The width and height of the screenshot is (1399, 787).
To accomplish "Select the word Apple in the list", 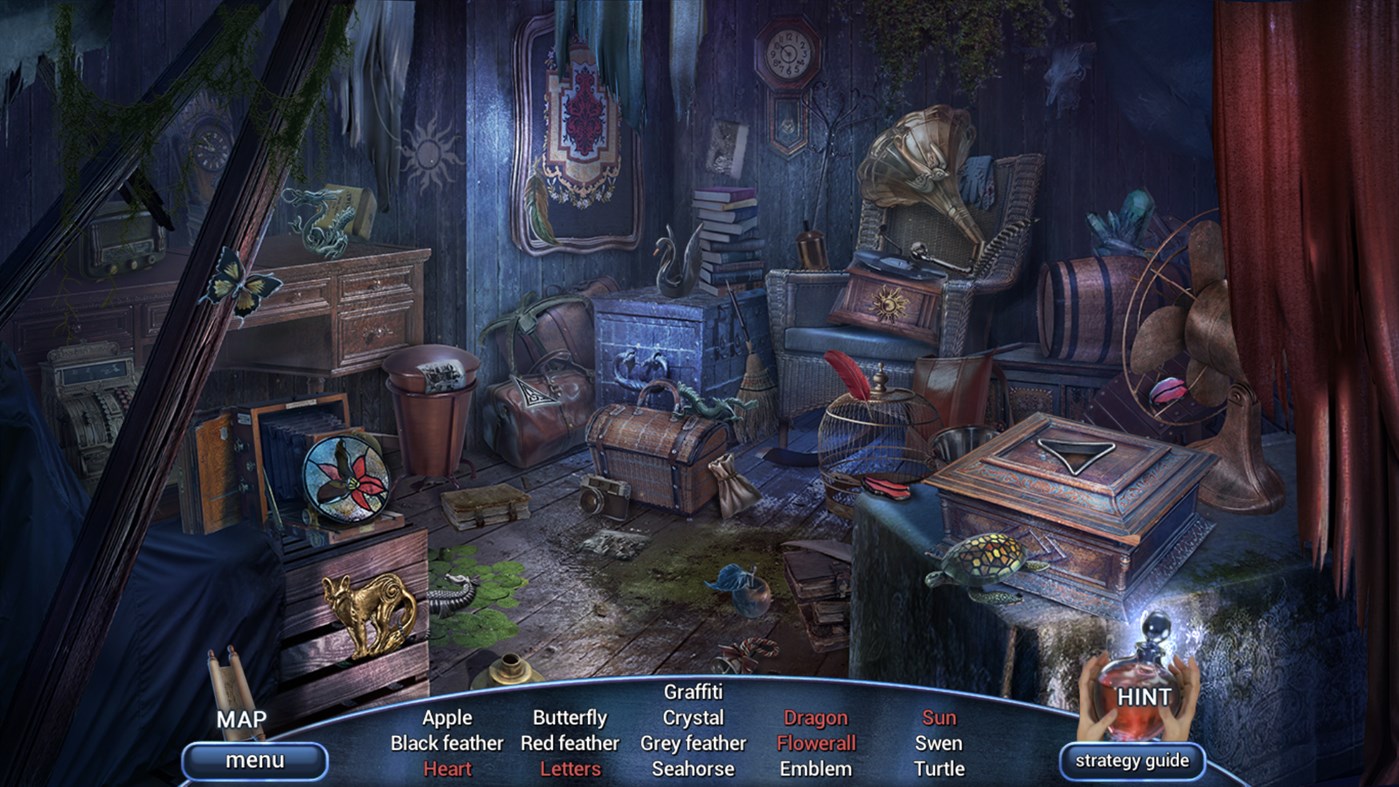I will click(x=448, y=717).
